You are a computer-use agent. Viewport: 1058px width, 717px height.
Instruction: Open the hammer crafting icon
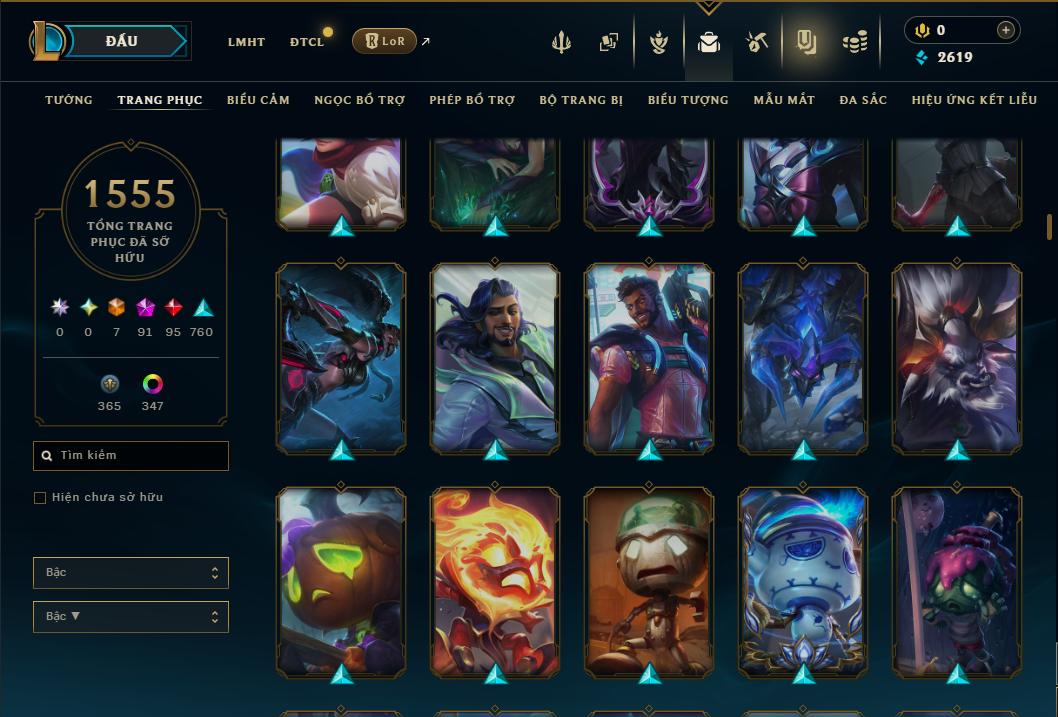point(756,42)
